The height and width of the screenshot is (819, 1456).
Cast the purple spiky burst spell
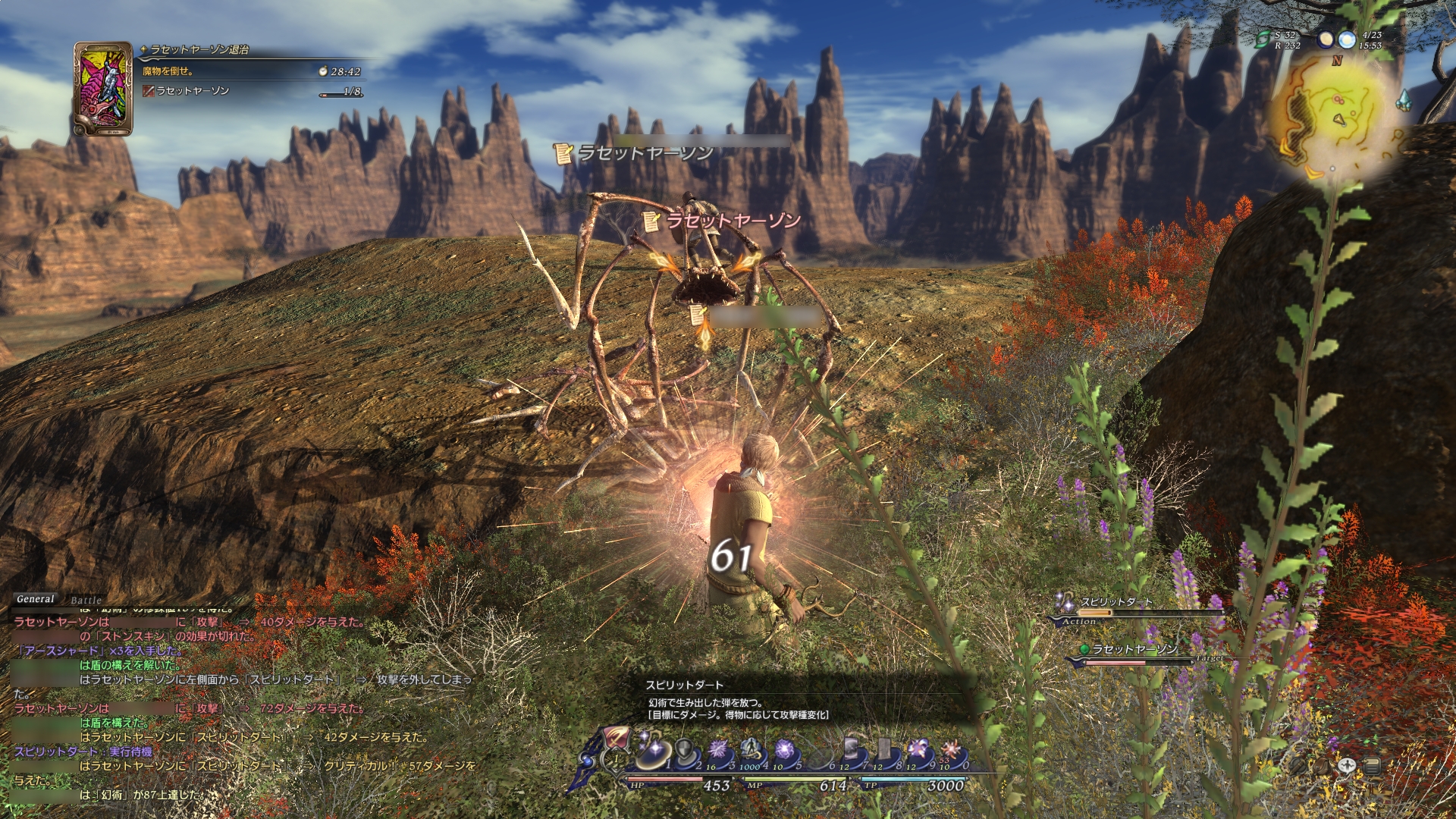[x=717, y=751]
